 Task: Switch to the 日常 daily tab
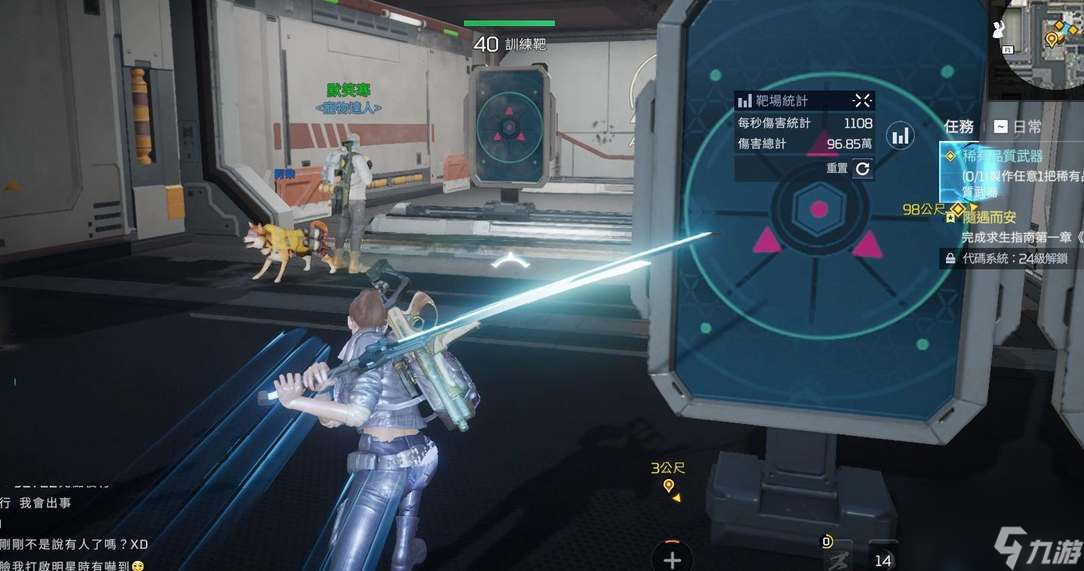click(x=1016, y=127)
